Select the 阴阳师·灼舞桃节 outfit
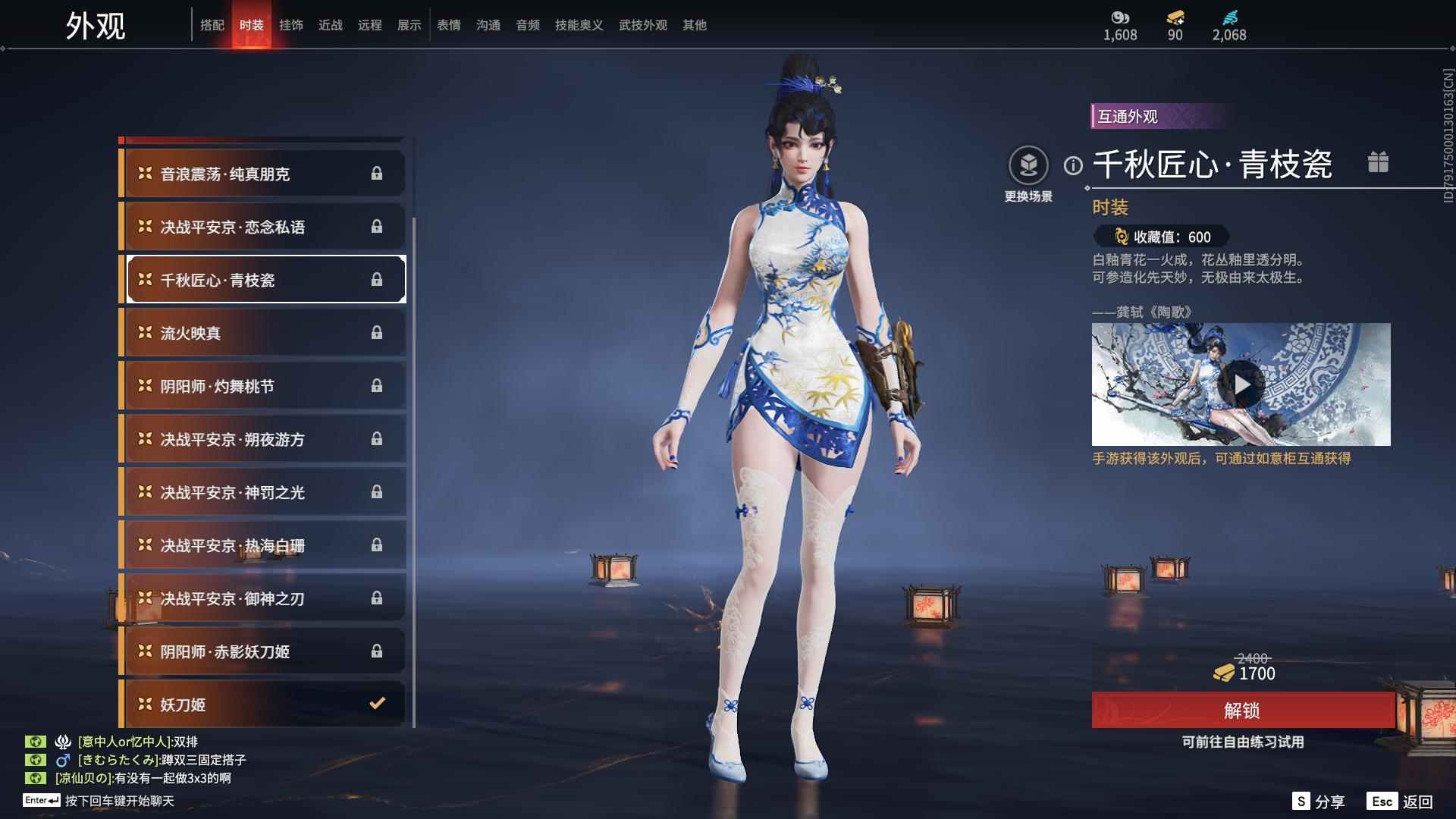Screen dimensions: 1456x819 pos(262,385)
